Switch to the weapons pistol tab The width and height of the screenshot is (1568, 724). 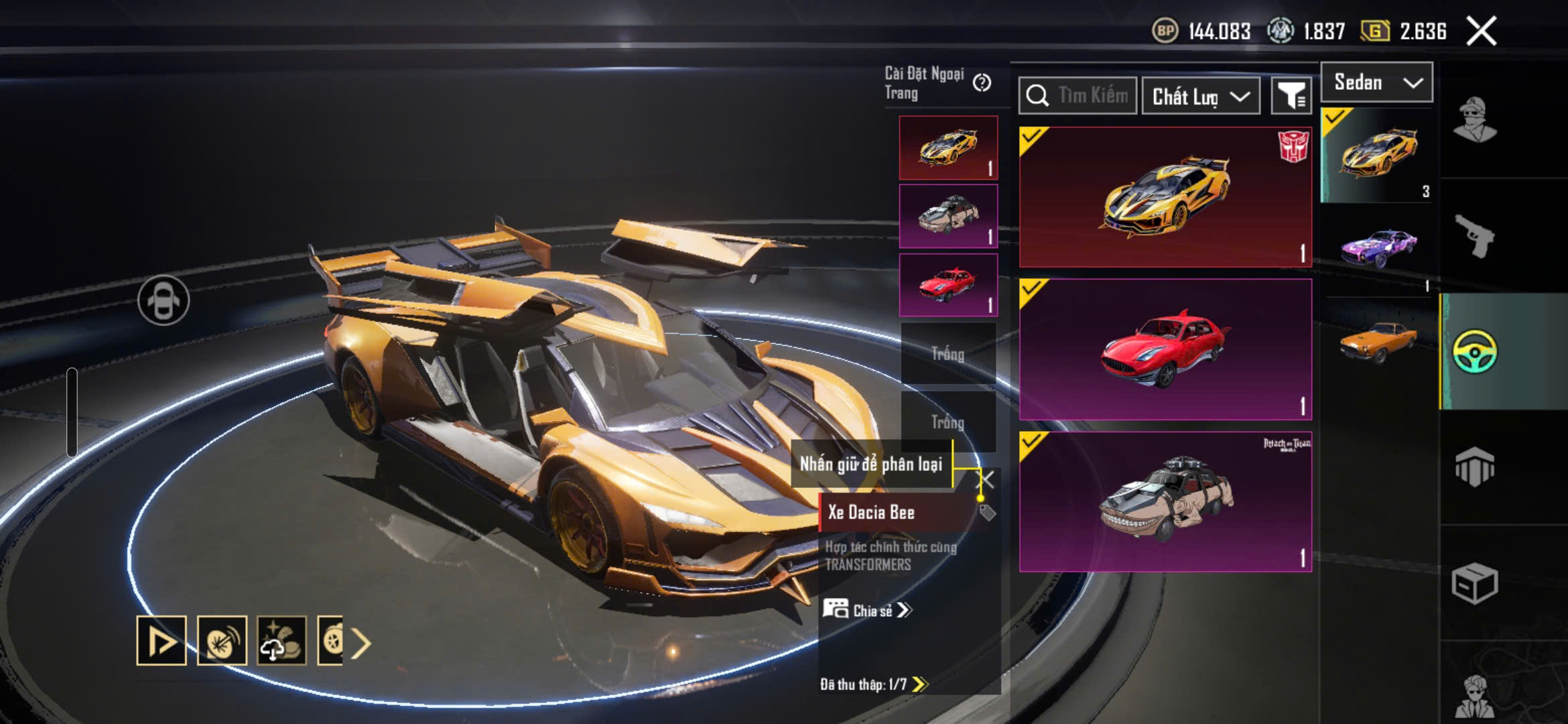click(x=1474, y=236)
